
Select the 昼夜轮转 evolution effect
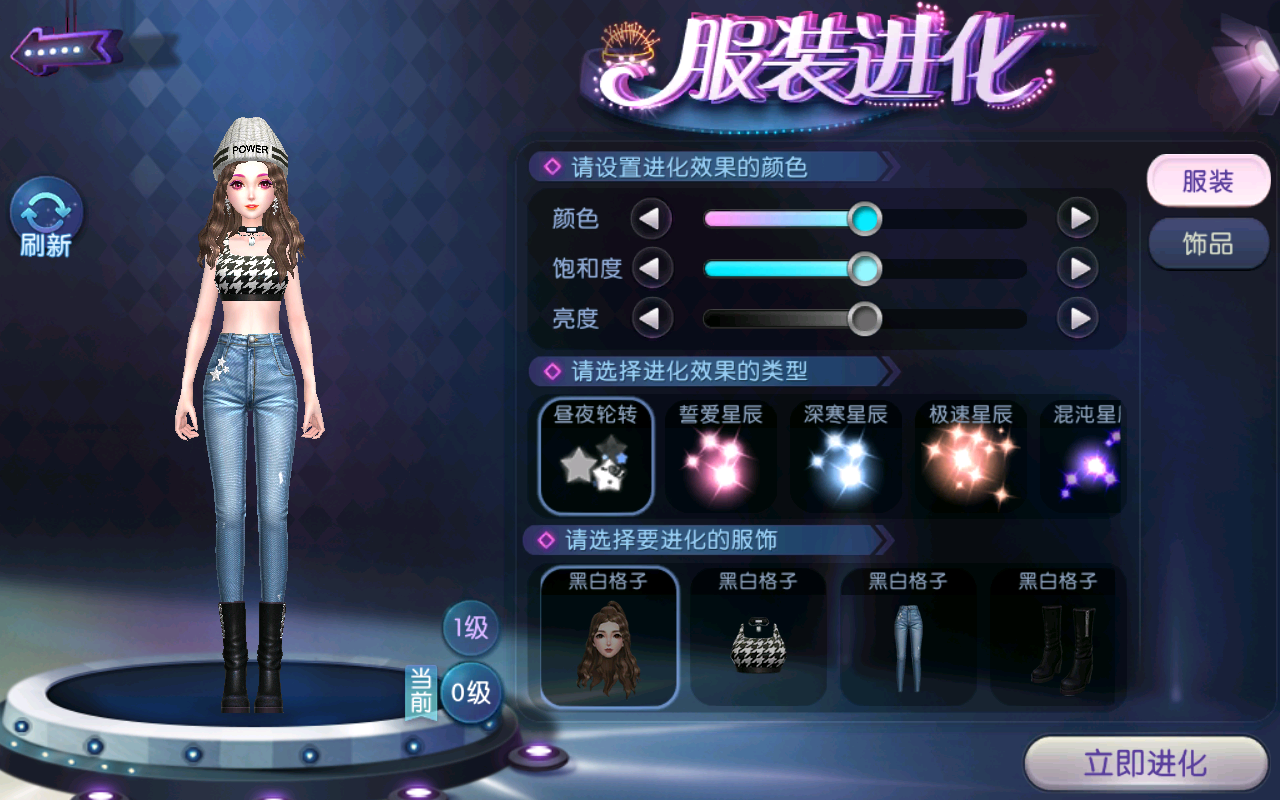[596, 456]
